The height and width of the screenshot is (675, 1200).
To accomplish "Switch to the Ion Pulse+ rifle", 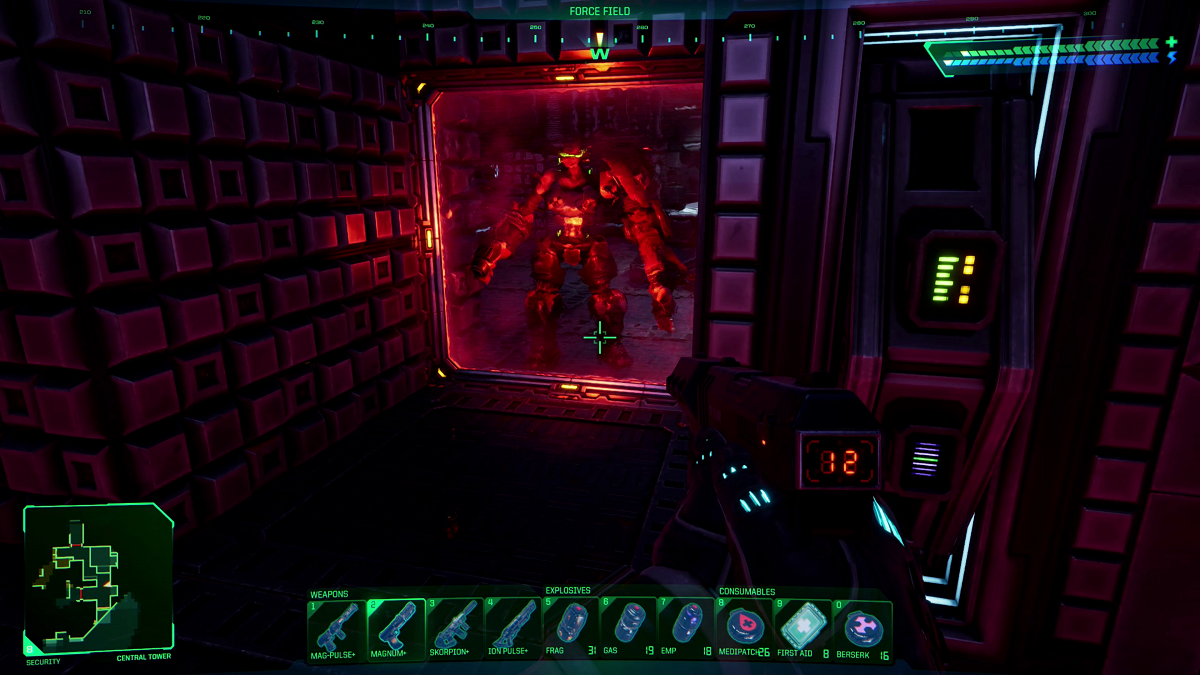I will point(513,628).
